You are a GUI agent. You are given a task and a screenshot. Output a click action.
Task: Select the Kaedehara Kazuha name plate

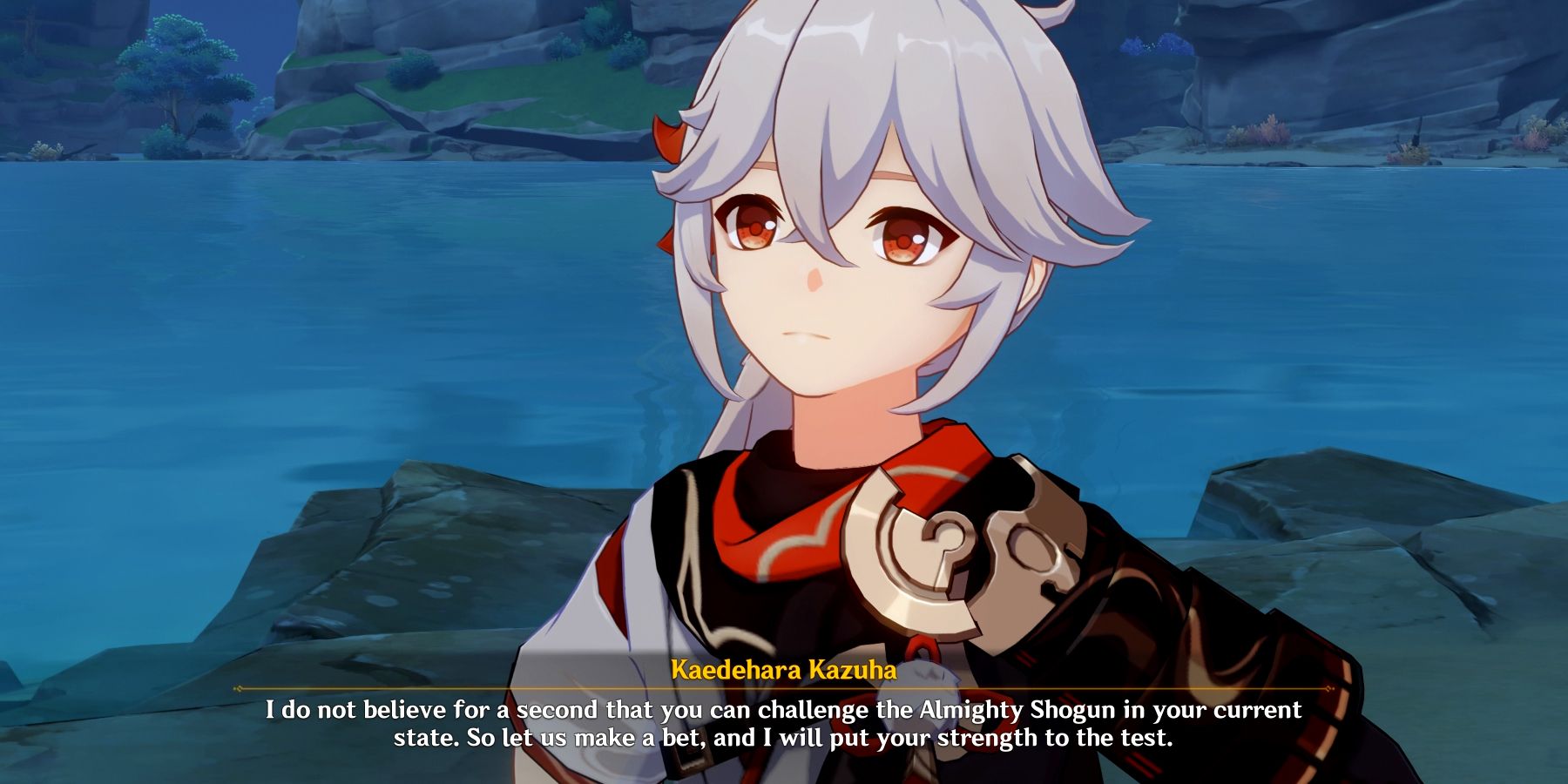pyautogui.click(x=784, y=671)
